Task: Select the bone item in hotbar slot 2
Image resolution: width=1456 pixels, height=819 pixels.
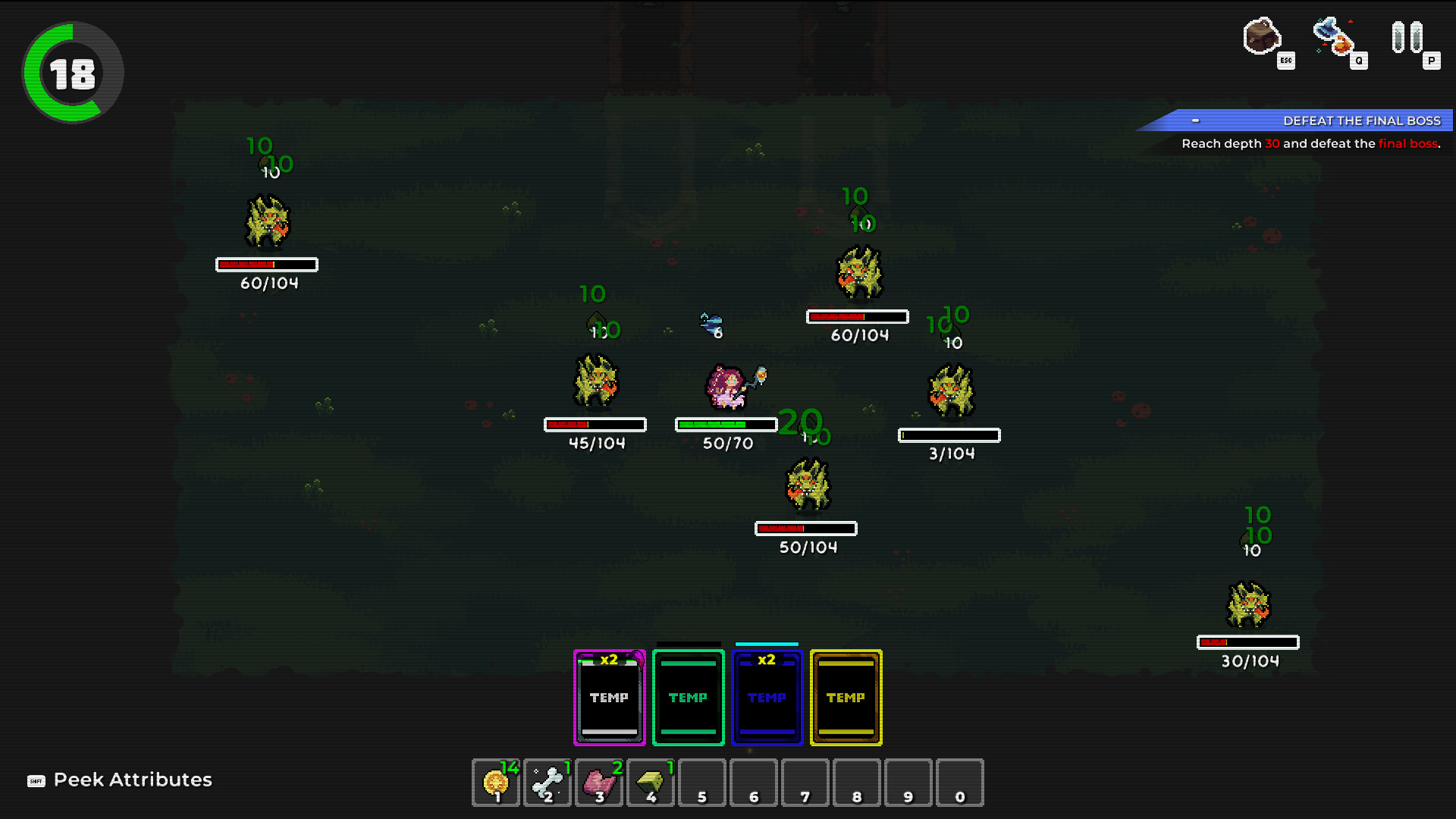Action: click(547, 782)
